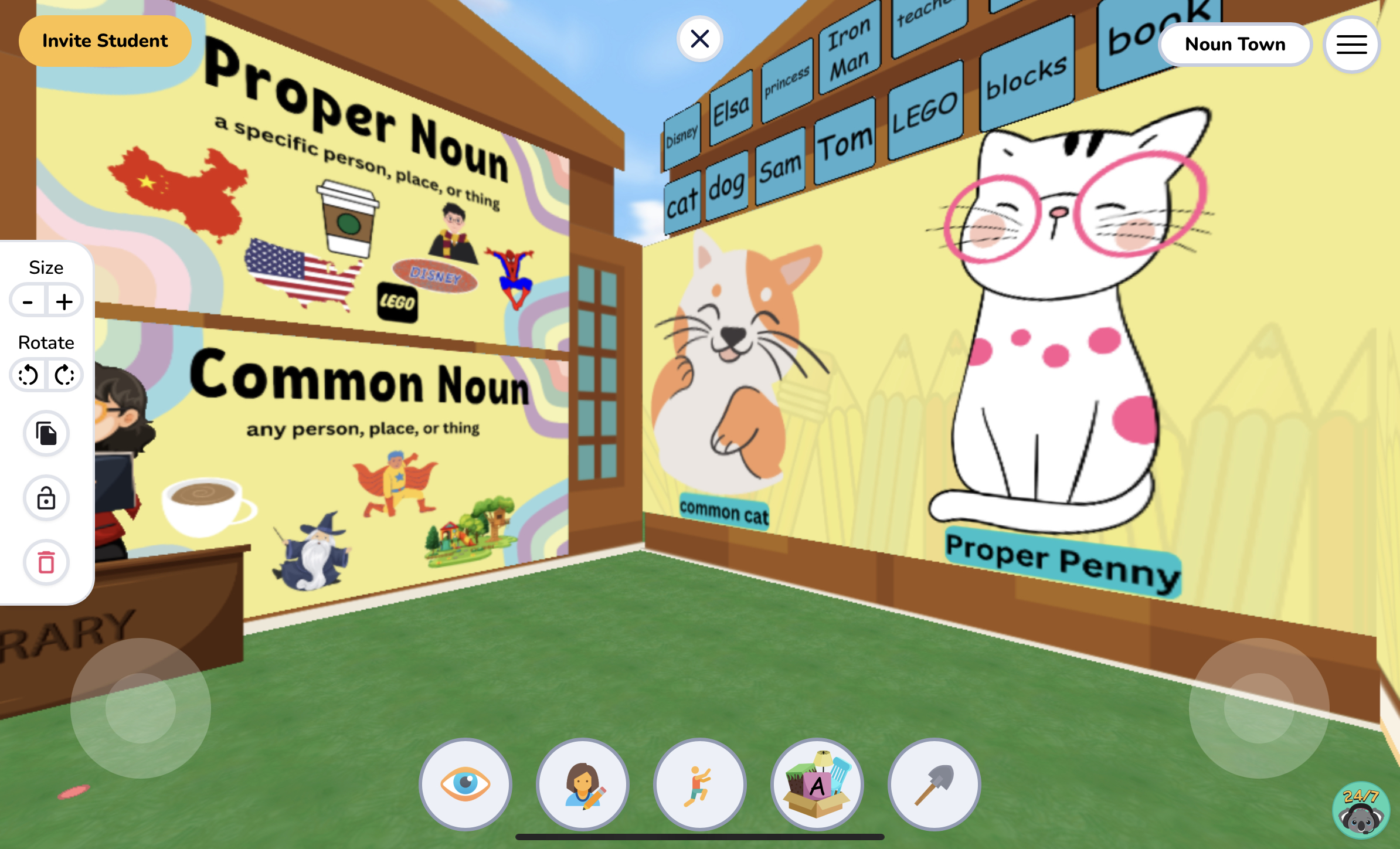Rotate the object counterclockwise
The width and height of the screenshot is (1400, 849).
28,375
